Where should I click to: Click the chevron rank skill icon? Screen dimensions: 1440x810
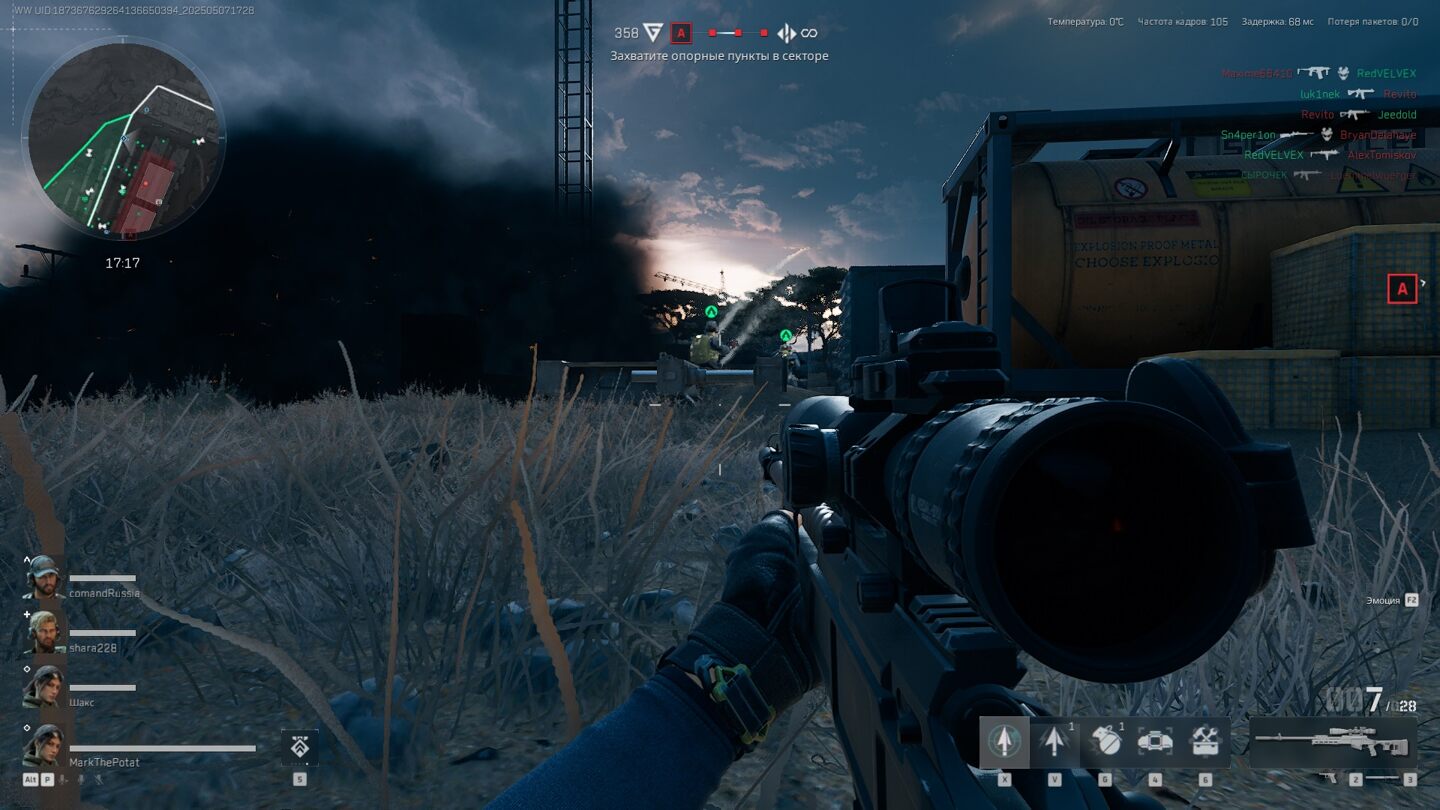(299, 745)
